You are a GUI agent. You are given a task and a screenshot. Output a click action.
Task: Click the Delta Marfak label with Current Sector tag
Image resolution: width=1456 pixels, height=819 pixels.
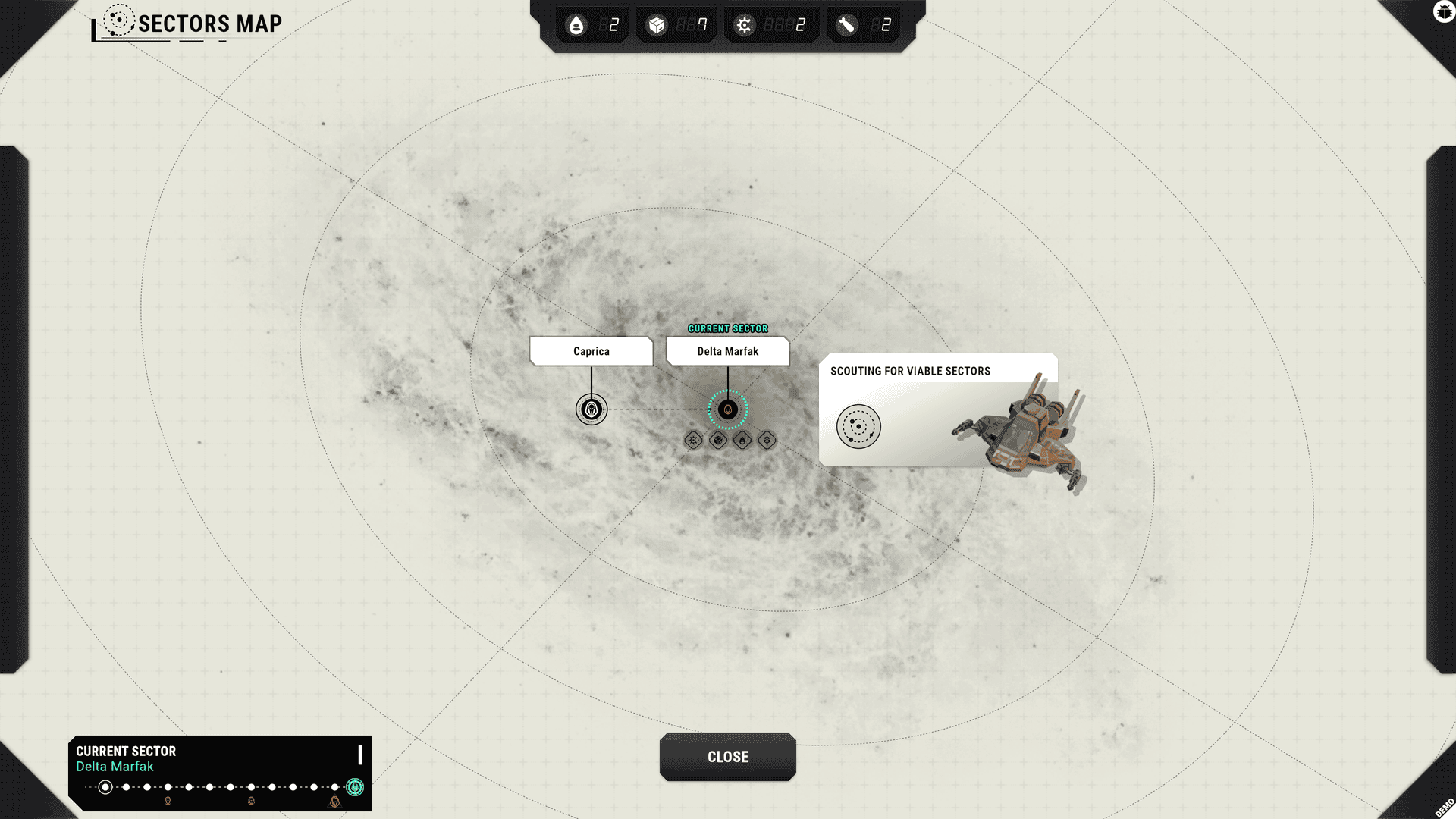click(x=727, y=350)
